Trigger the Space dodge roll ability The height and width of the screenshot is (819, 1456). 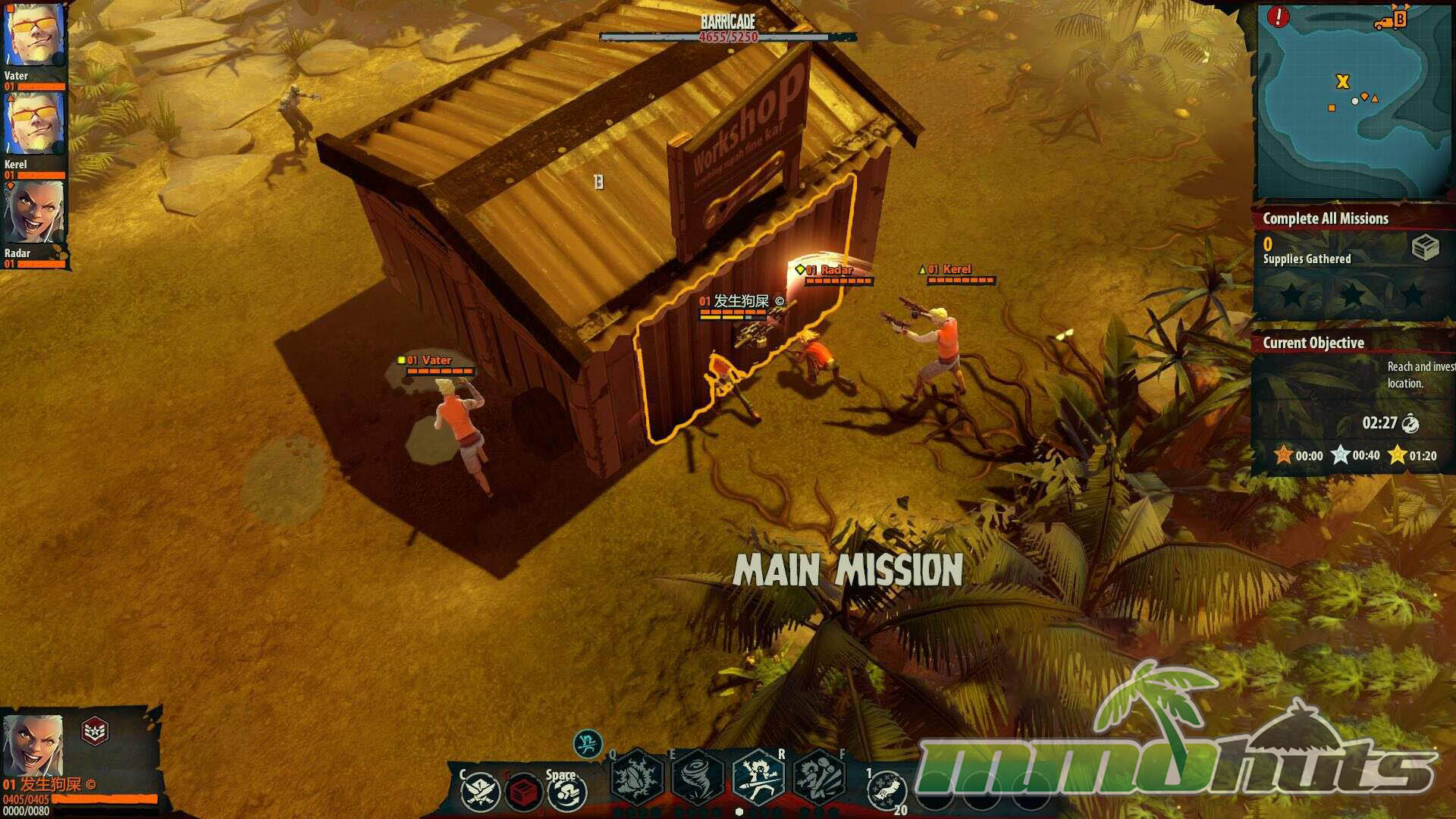click(x=566, y=793)
